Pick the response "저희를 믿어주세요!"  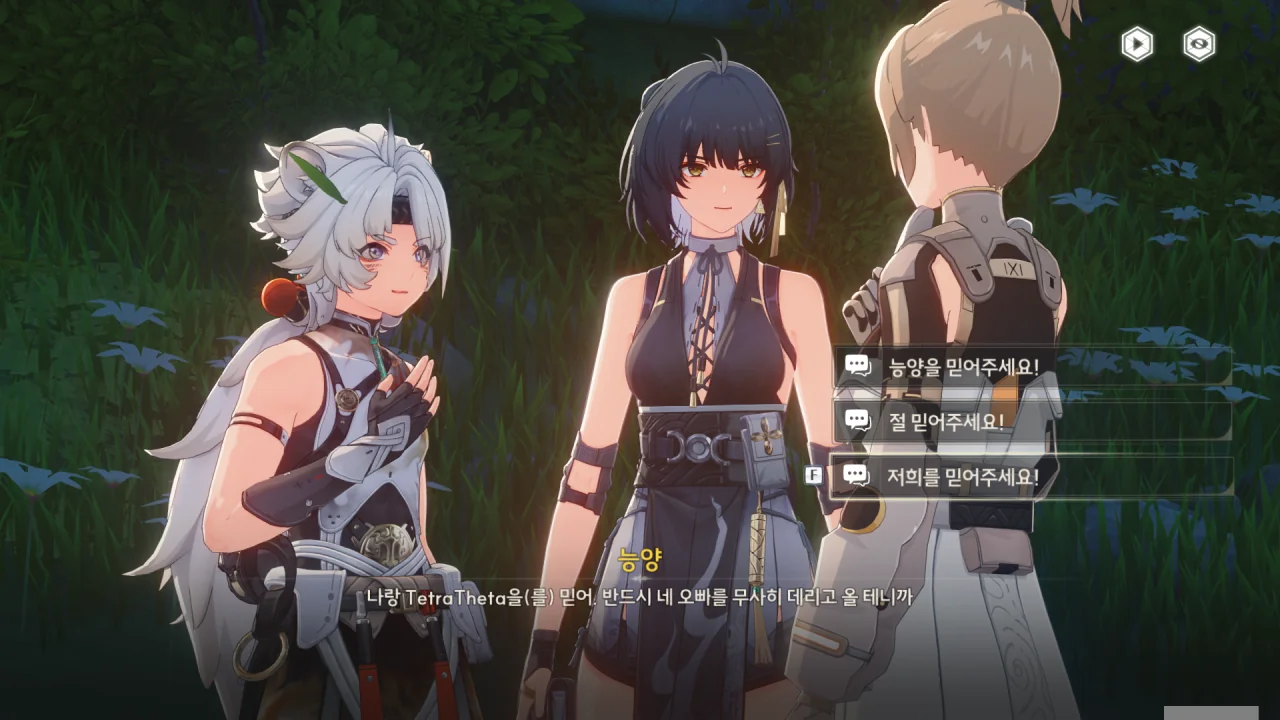1030,477
